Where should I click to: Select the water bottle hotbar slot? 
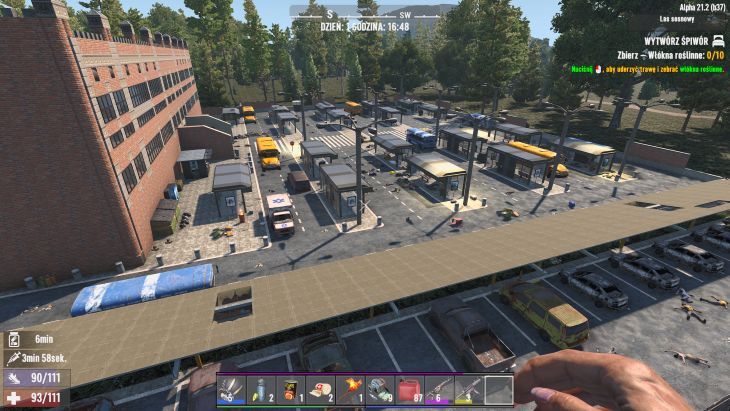tap(262, 390)
